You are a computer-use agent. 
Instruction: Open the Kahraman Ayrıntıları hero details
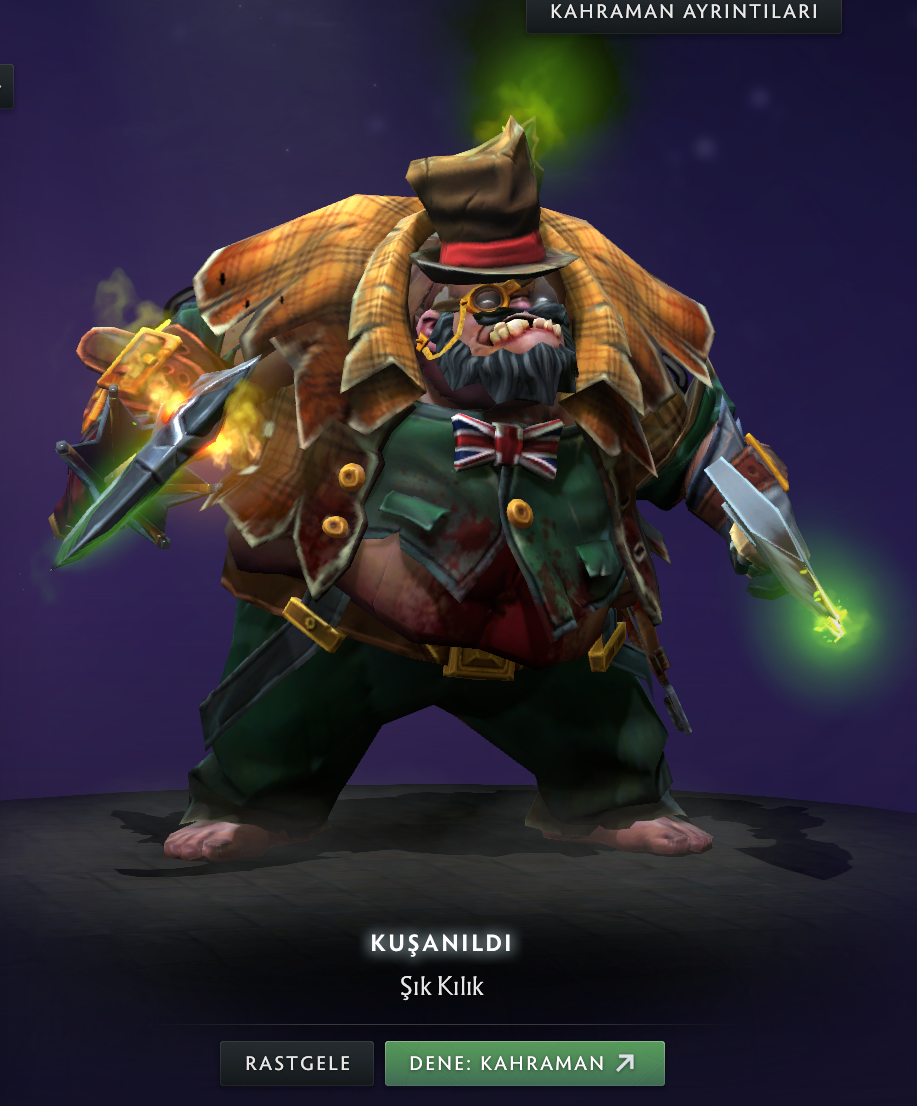pos(684,13)
